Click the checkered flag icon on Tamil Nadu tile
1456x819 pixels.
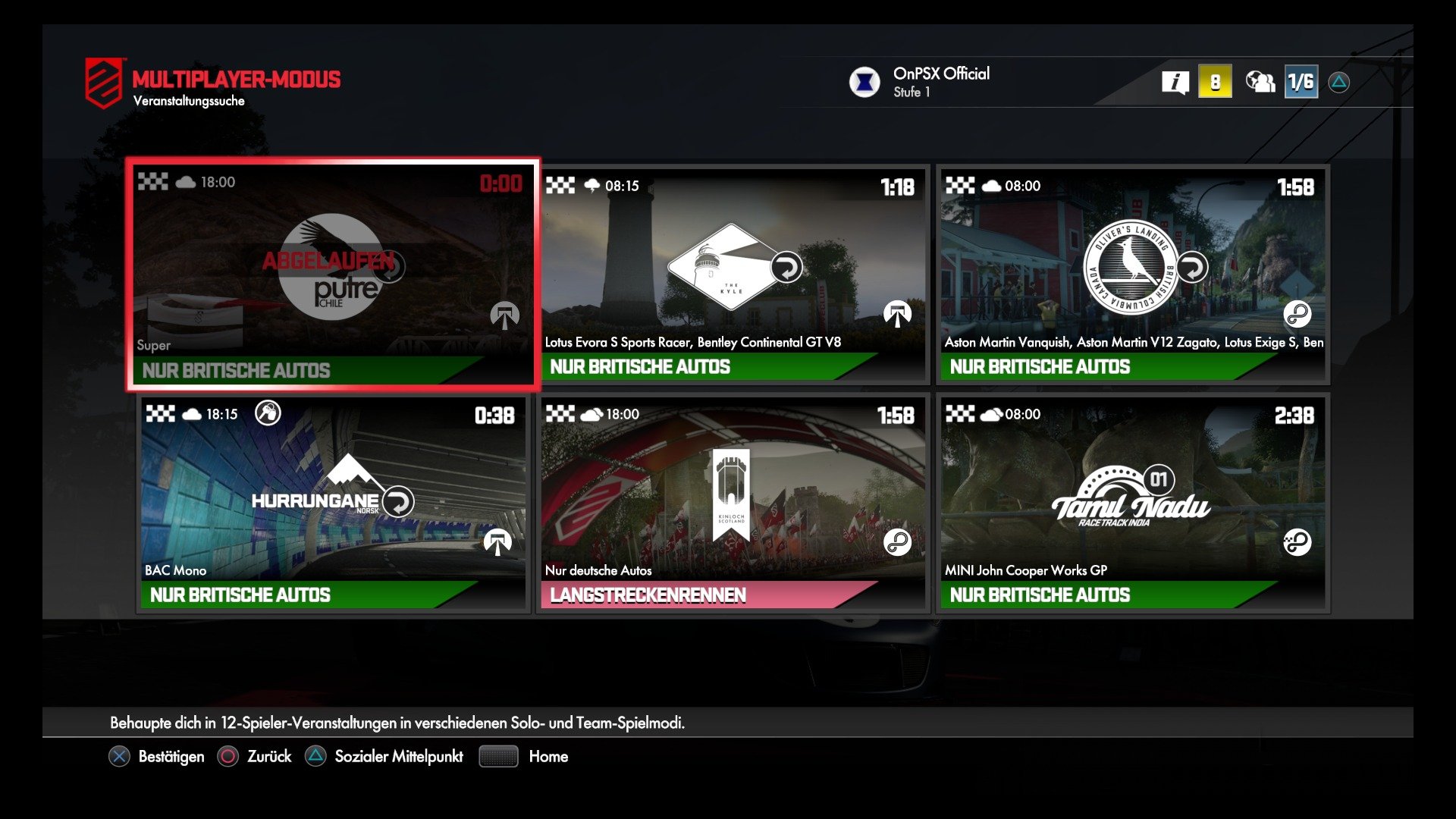pos(962,414)
